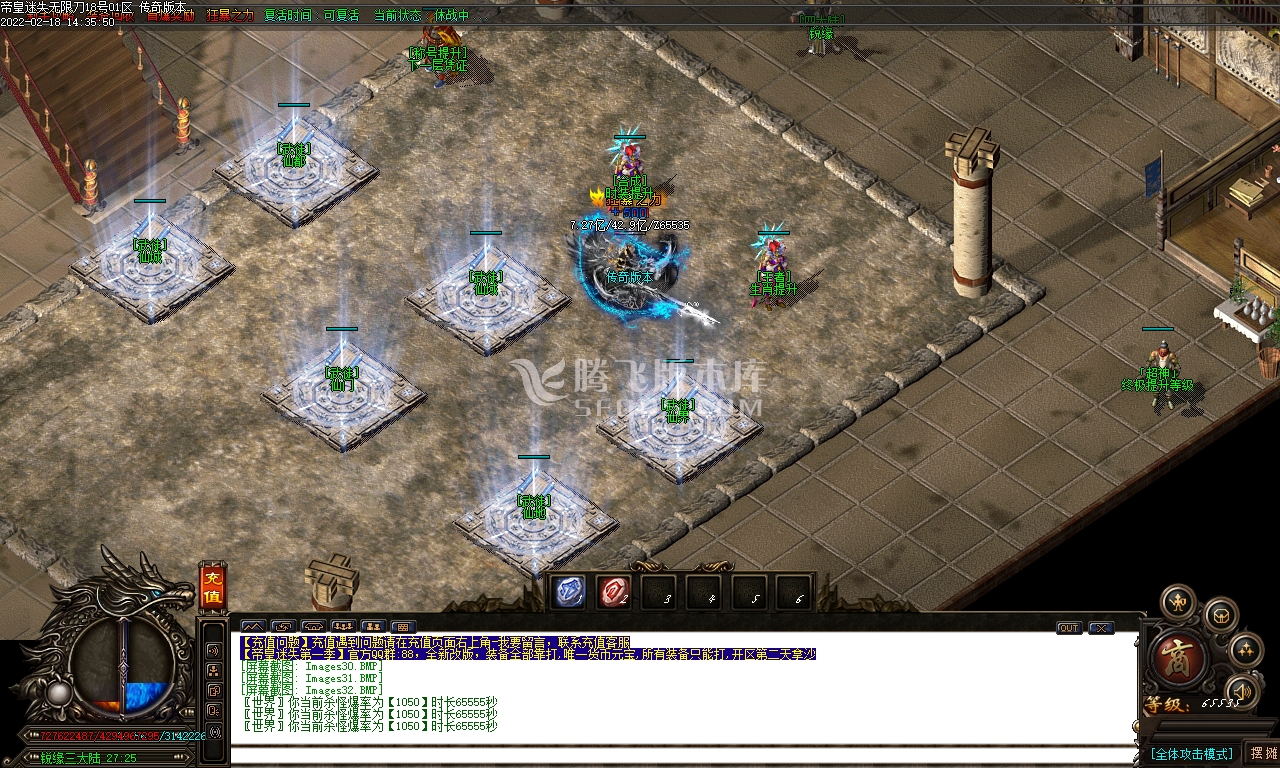Switch the 全体攻击模式 attack mode
Viewport: 1280px width, 768px height.
point(1191,753)
